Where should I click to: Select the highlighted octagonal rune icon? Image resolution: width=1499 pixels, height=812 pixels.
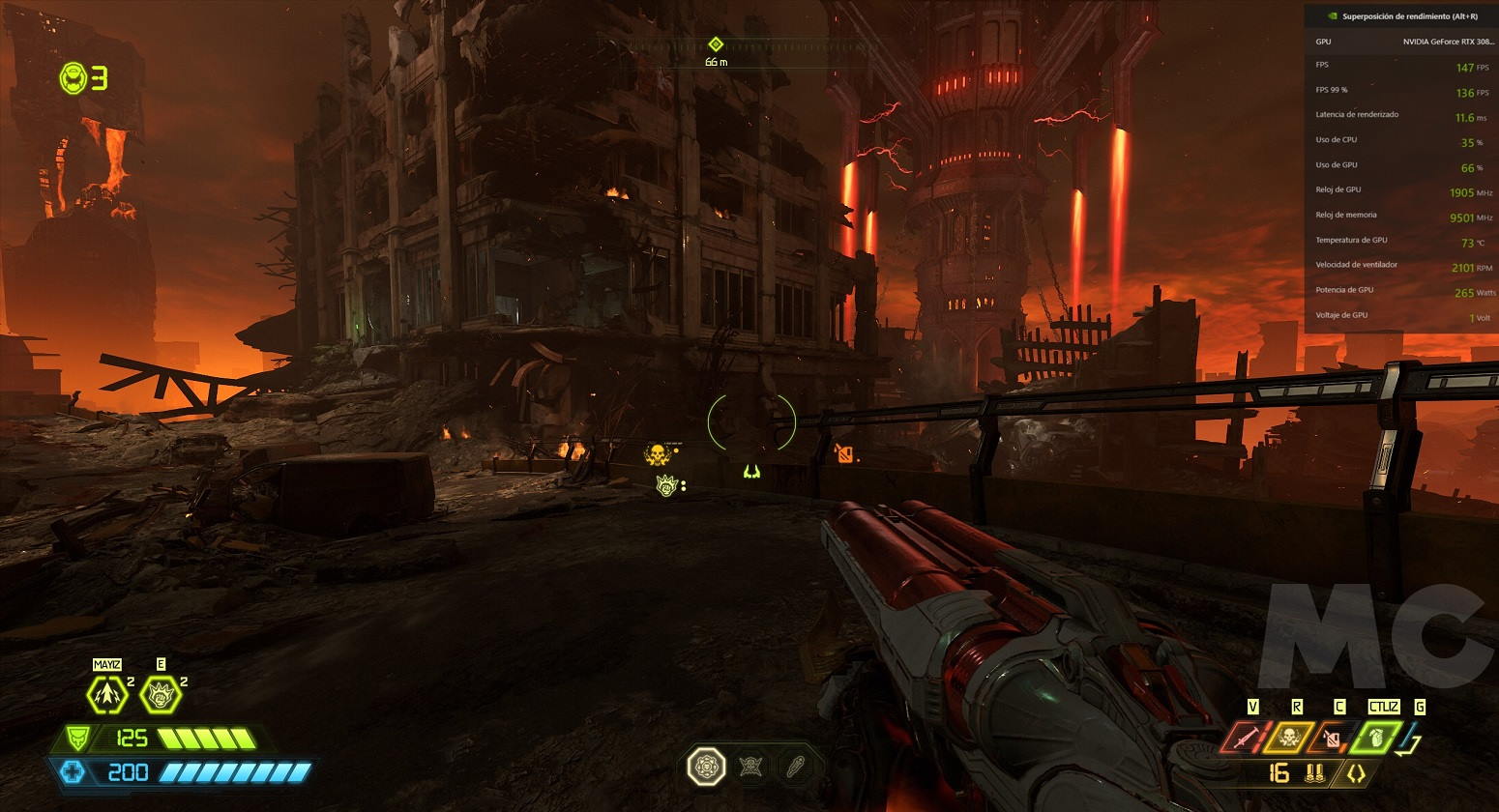[x=706, y=768]
